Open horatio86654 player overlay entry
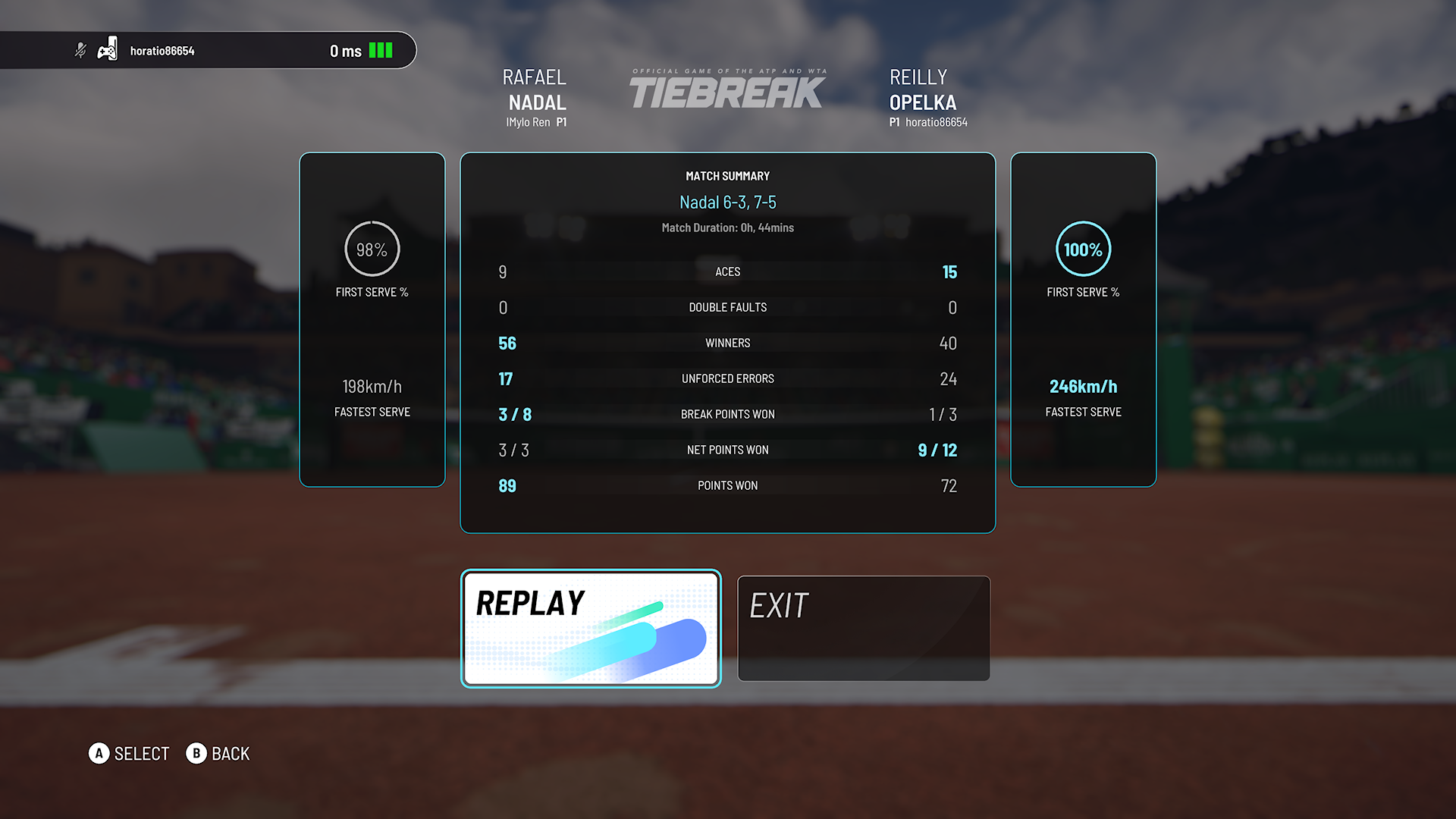The width and height of the screenshot is (1456, 819). coord(162,51)
